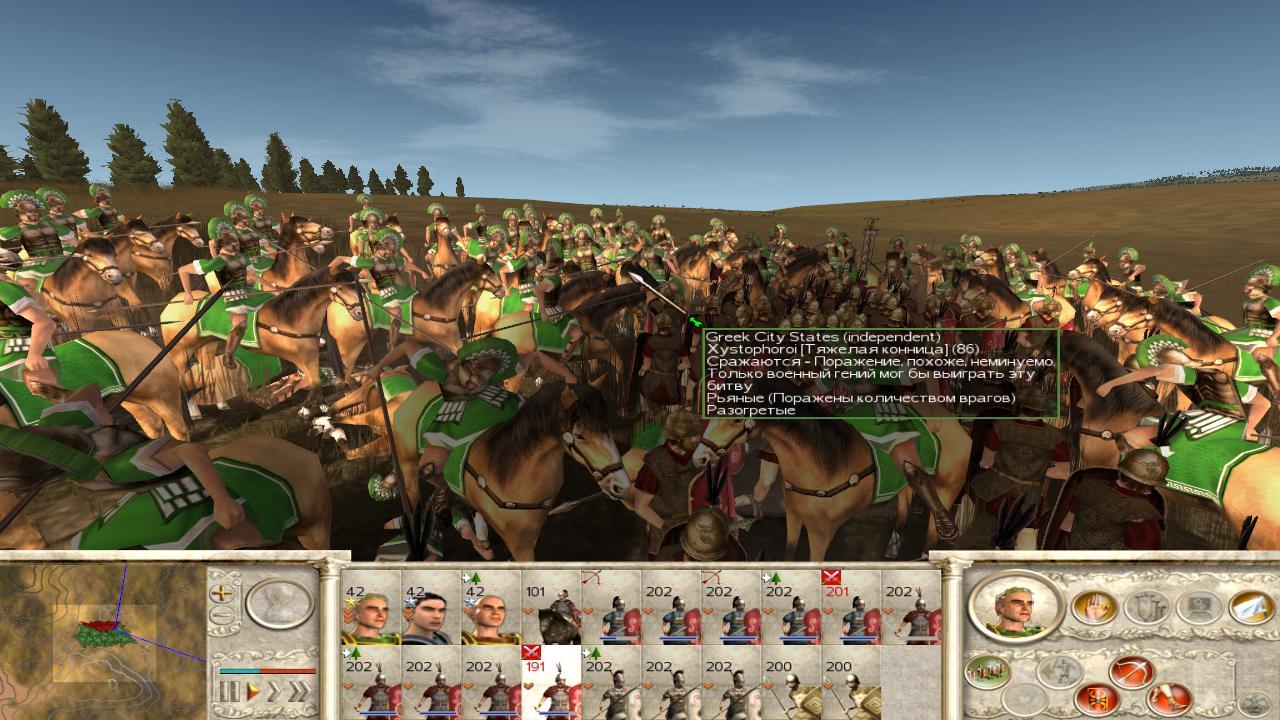1280x720 pixels.
Task: Pause the battle
Action: 230,691
